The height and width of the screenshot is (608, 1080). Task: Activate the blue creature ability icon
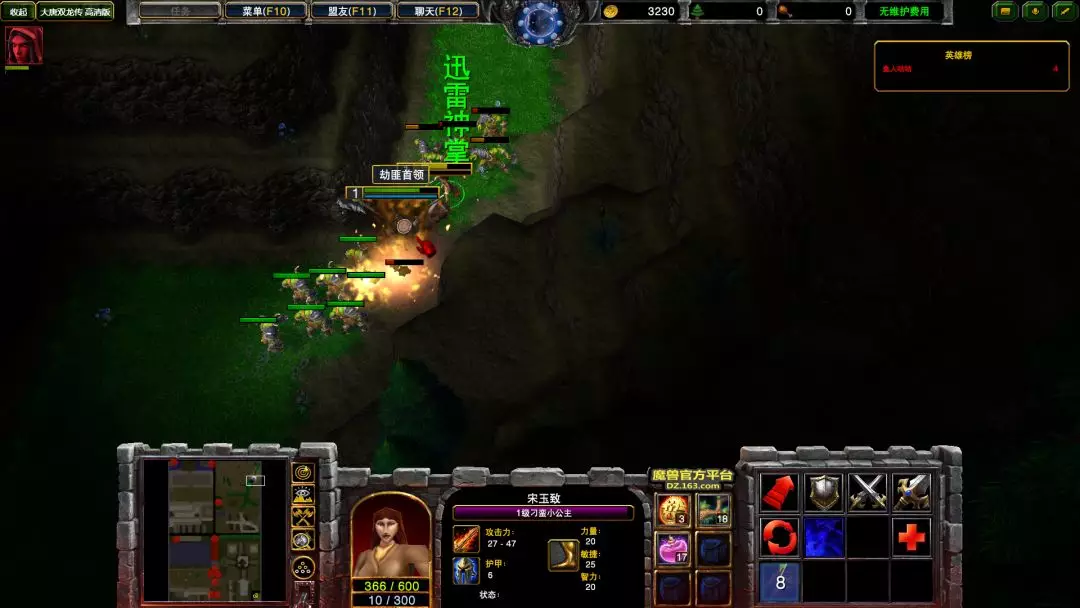point(824,537)
